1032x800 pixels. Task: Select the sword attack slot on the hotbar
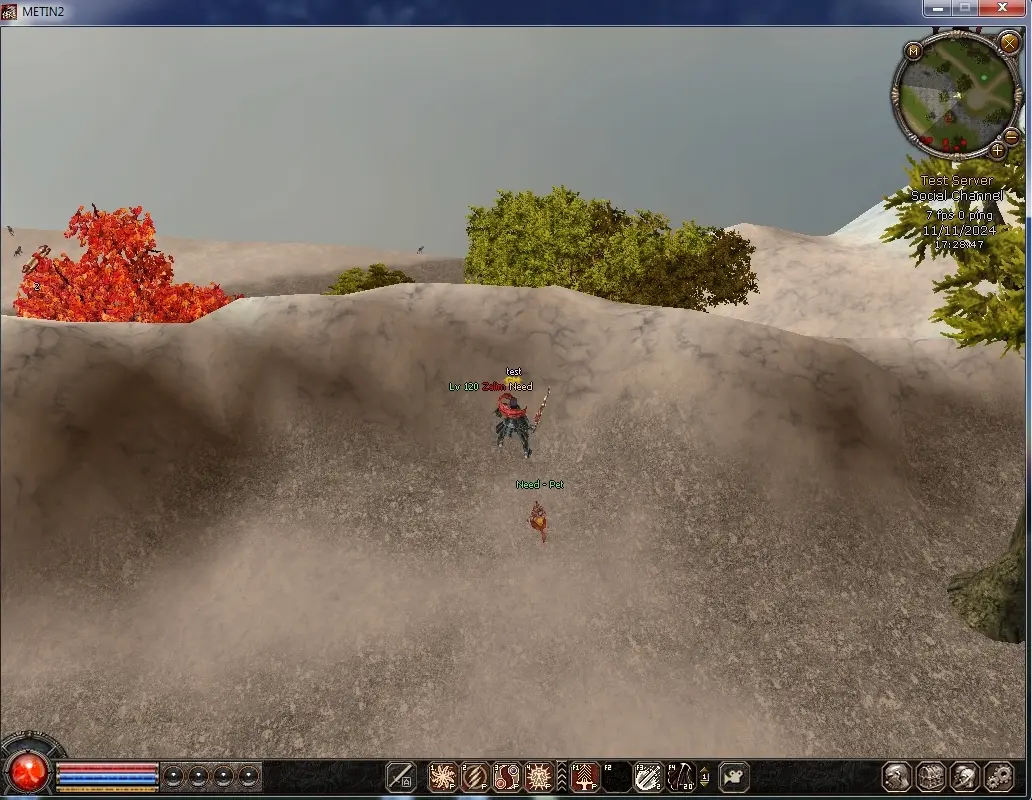click(x=401, y=776)
